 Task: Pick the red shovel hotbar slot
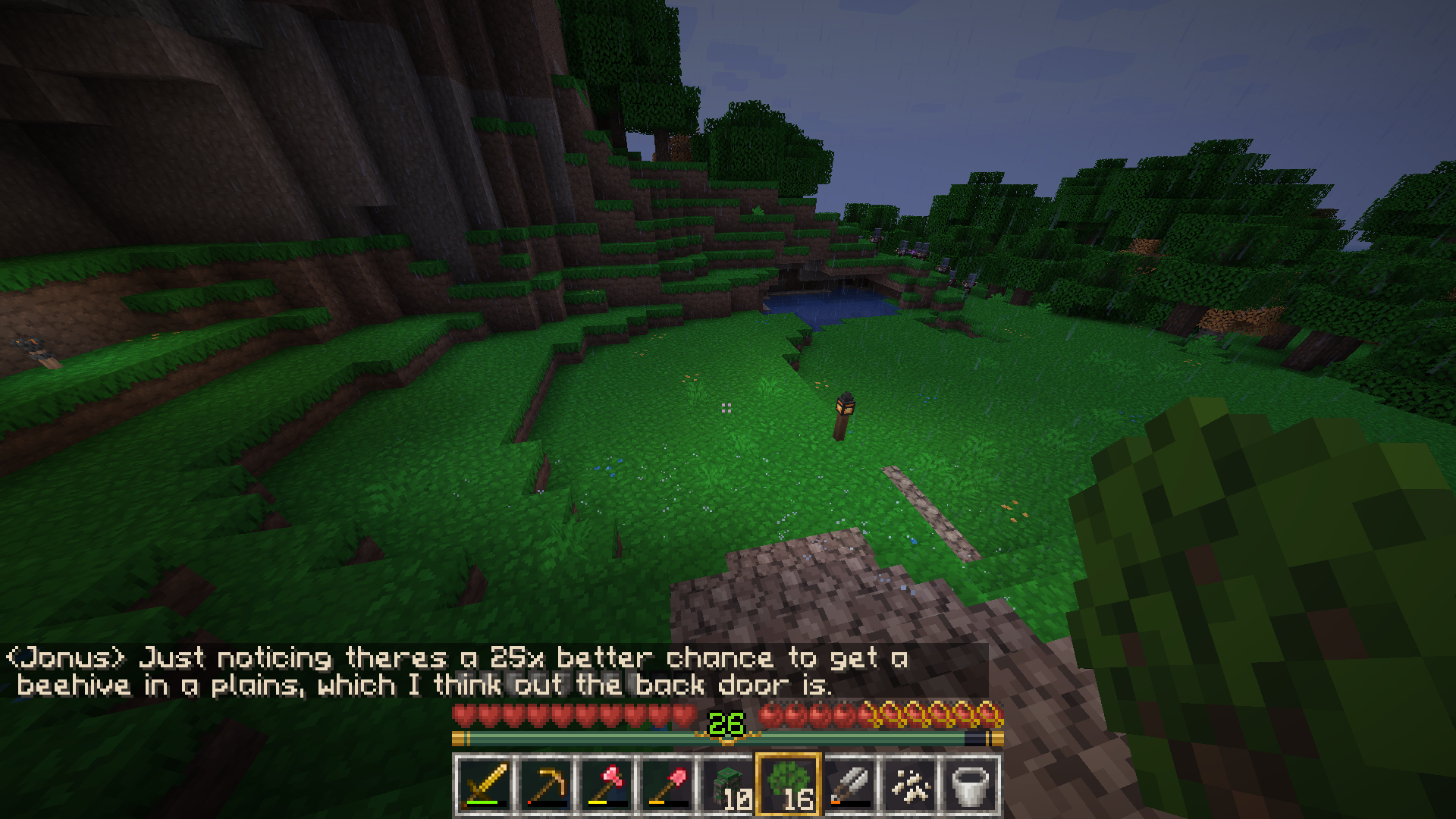pos(667,785)
